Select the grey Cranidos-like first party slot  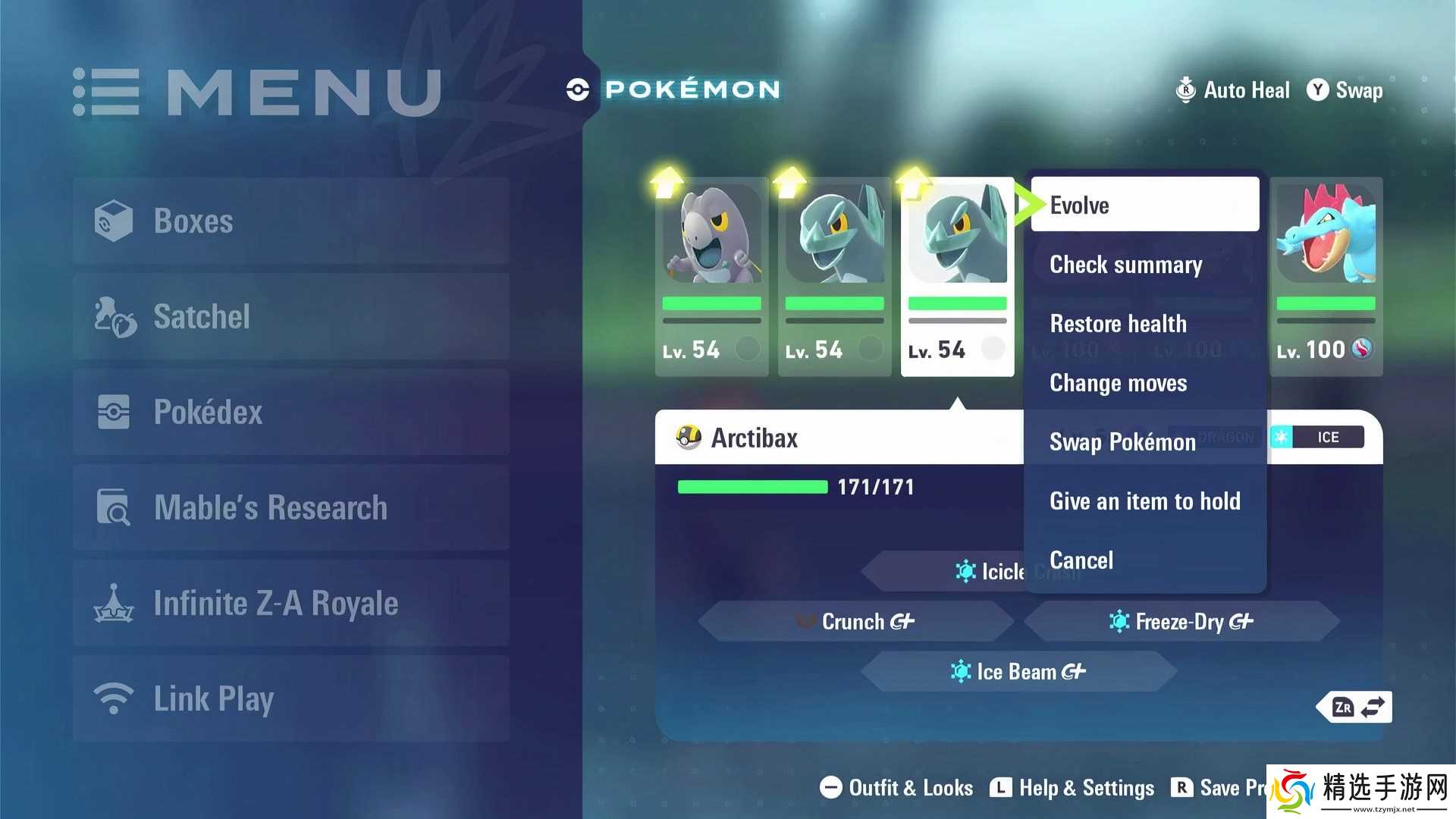(x=711, y=277)
